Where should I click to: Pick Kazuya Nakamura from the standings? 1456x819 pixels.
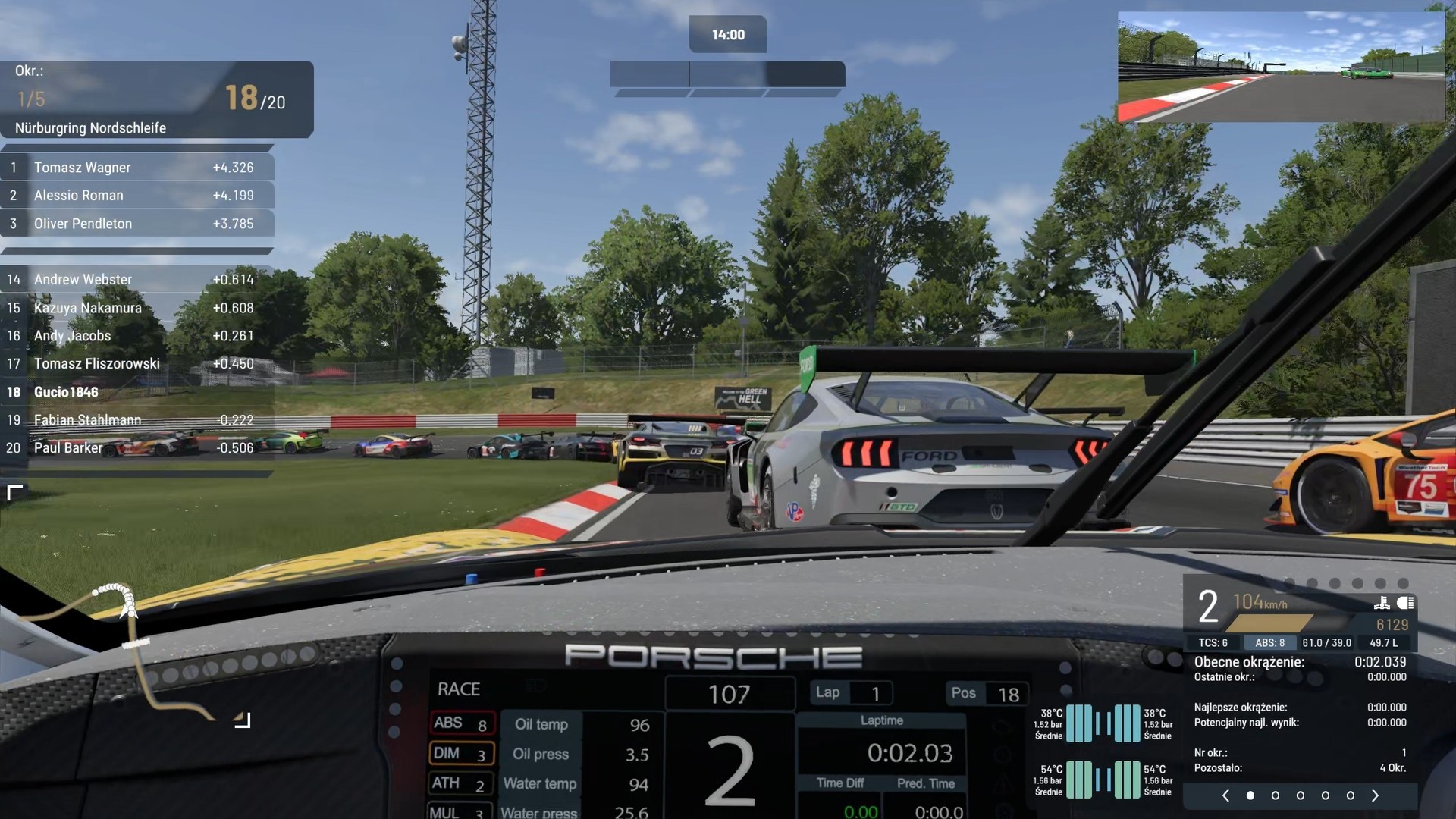click(136, 308)
